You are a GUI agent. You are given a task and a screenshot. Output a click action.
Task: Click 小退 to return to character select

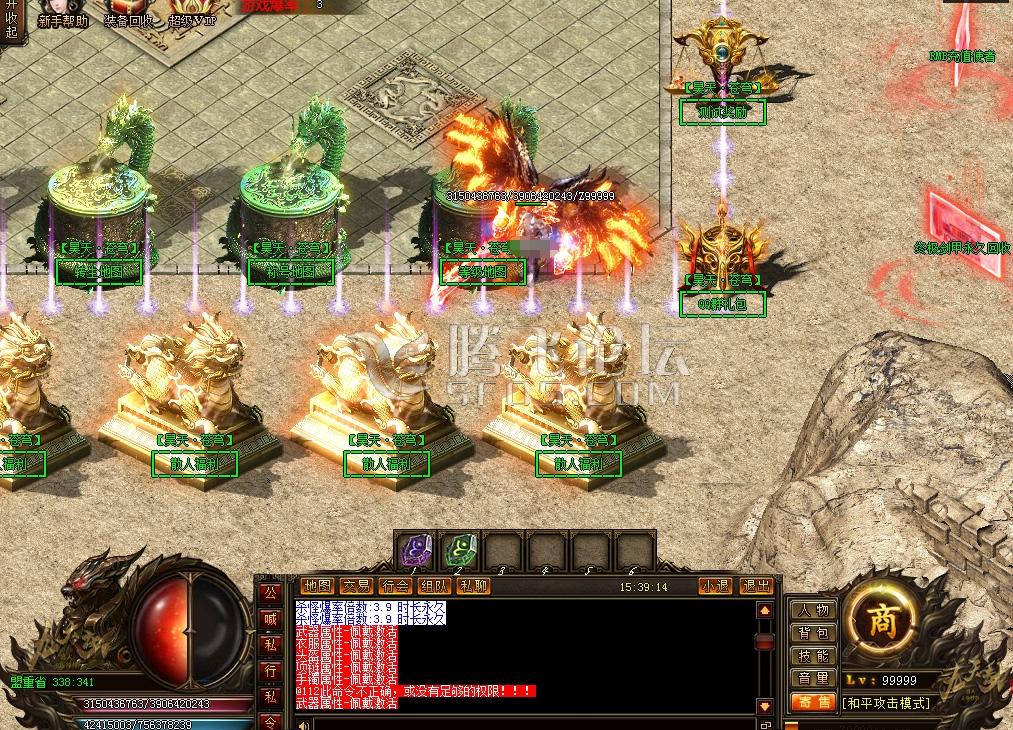click(x=715, y=586)
